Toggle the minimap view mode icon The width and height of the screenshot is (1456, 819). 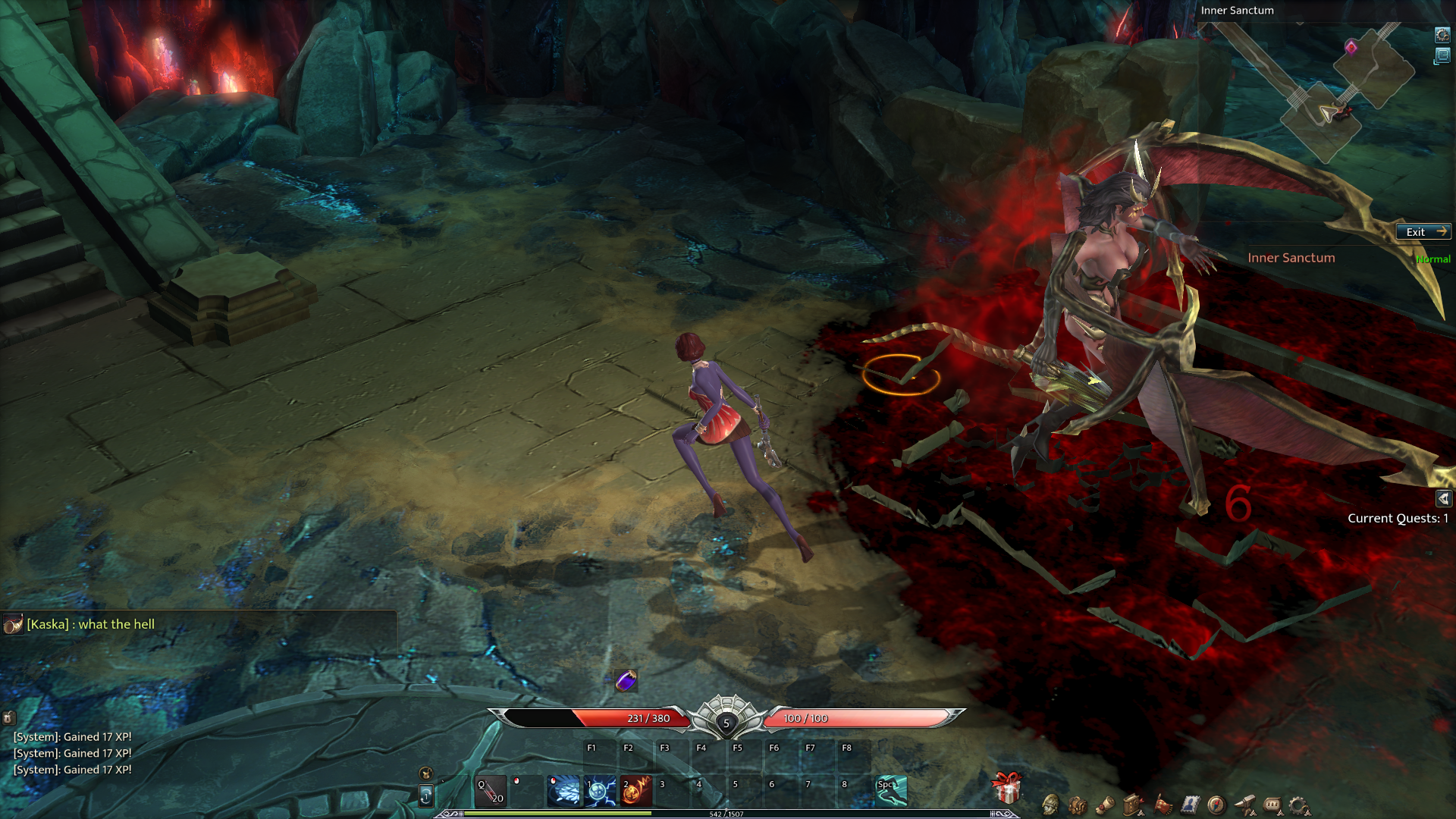tap(1442, 55)
